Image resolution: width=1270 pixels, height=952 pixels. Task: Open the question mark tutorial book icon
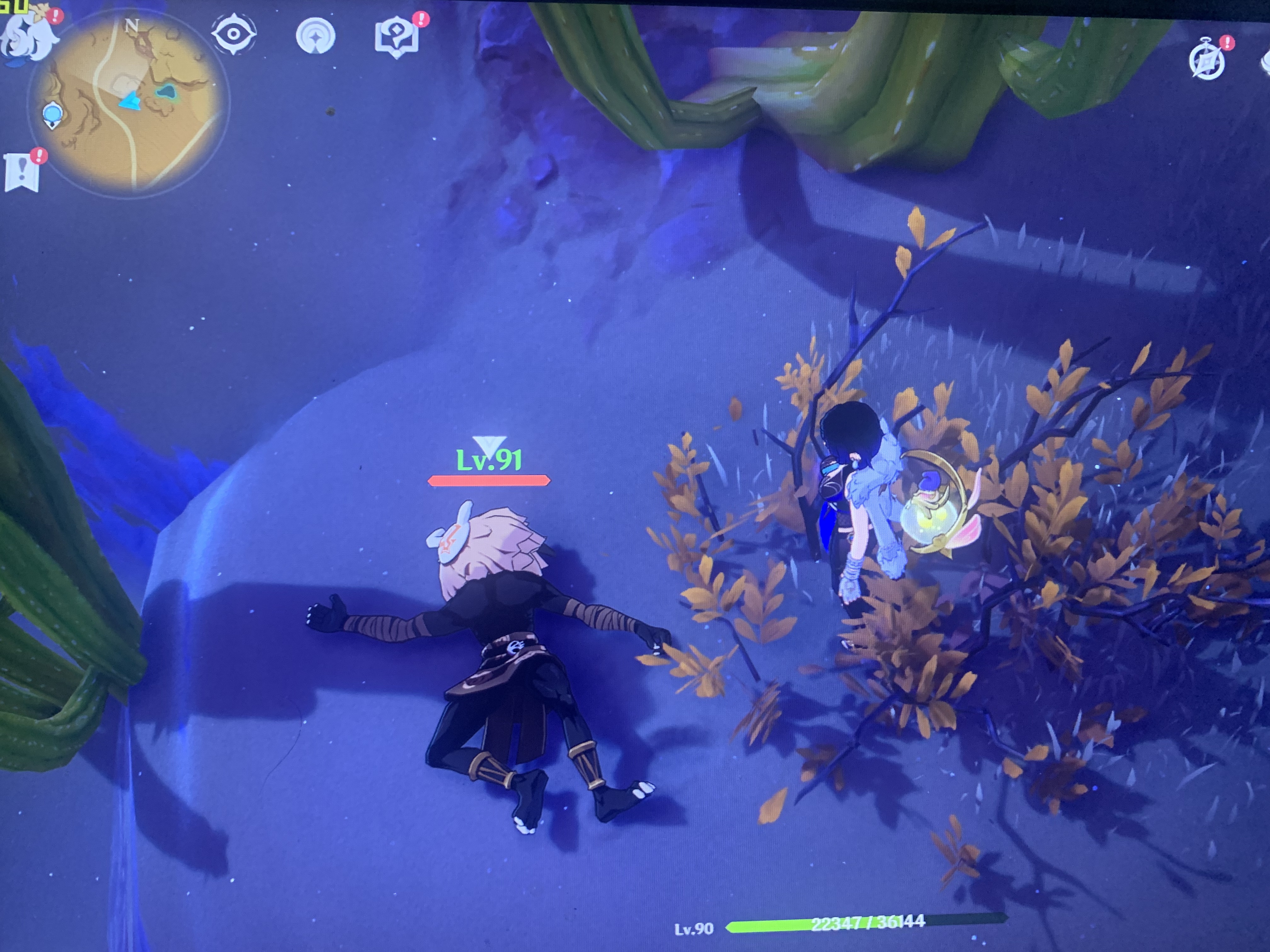click(x=397, y=37)
